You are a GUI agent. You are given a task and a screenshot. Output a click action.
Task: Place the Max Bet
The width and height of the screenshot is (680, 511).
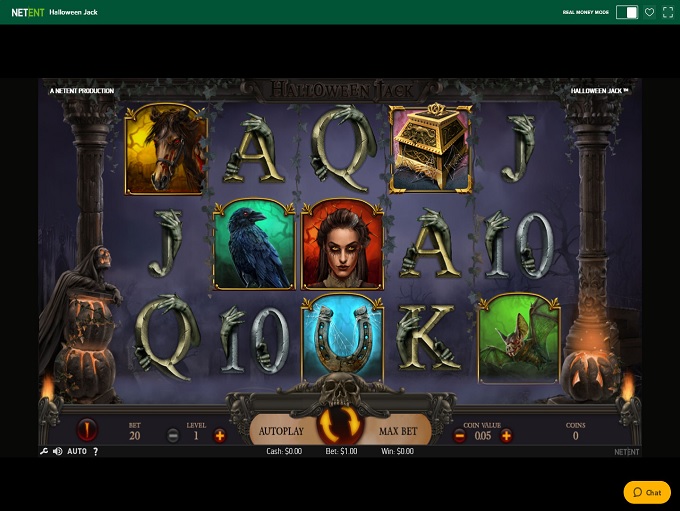pyautogui.click(x=398, y=431)
